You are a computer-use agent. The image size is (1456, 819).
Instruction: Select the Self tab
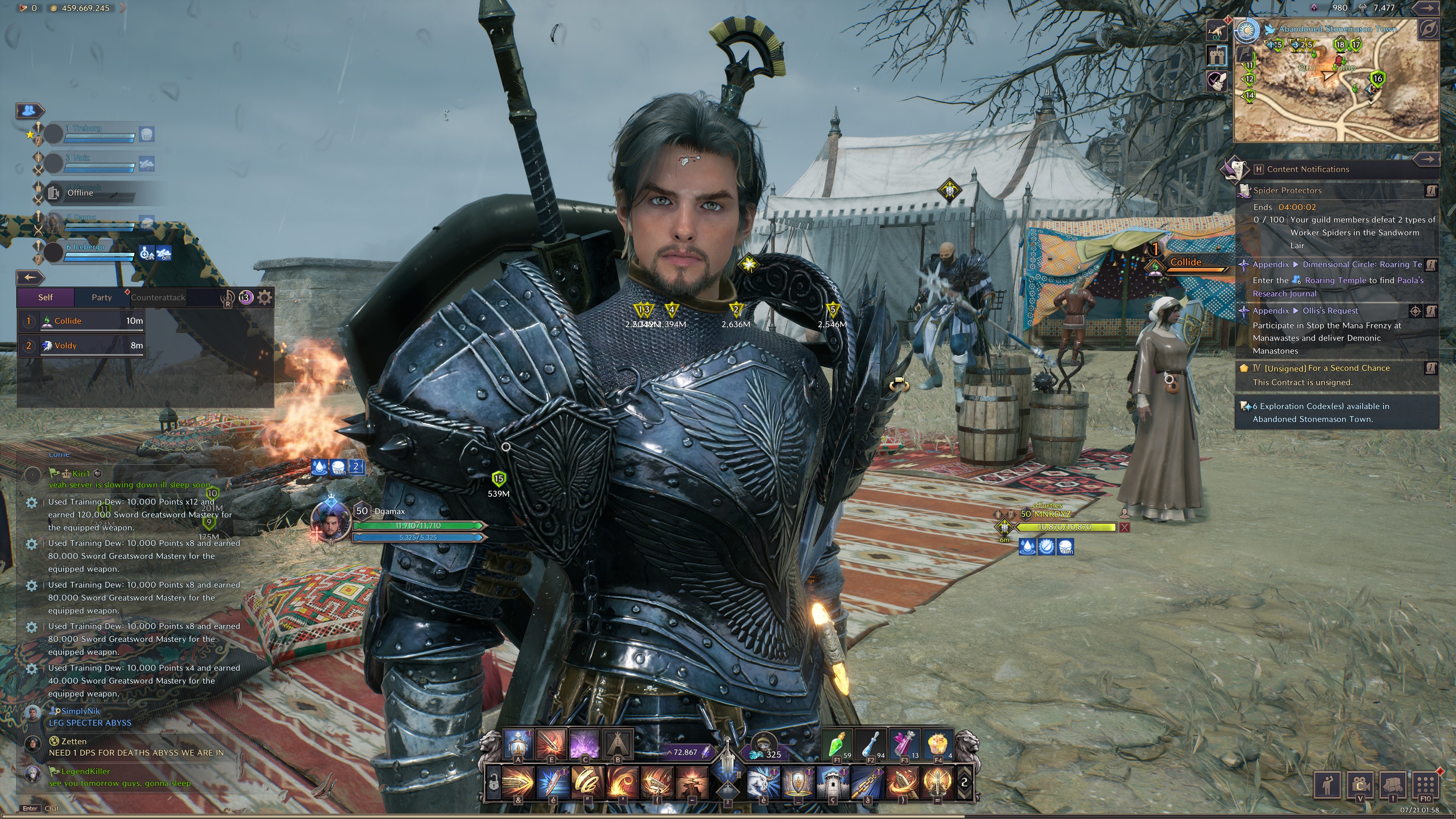45,297
